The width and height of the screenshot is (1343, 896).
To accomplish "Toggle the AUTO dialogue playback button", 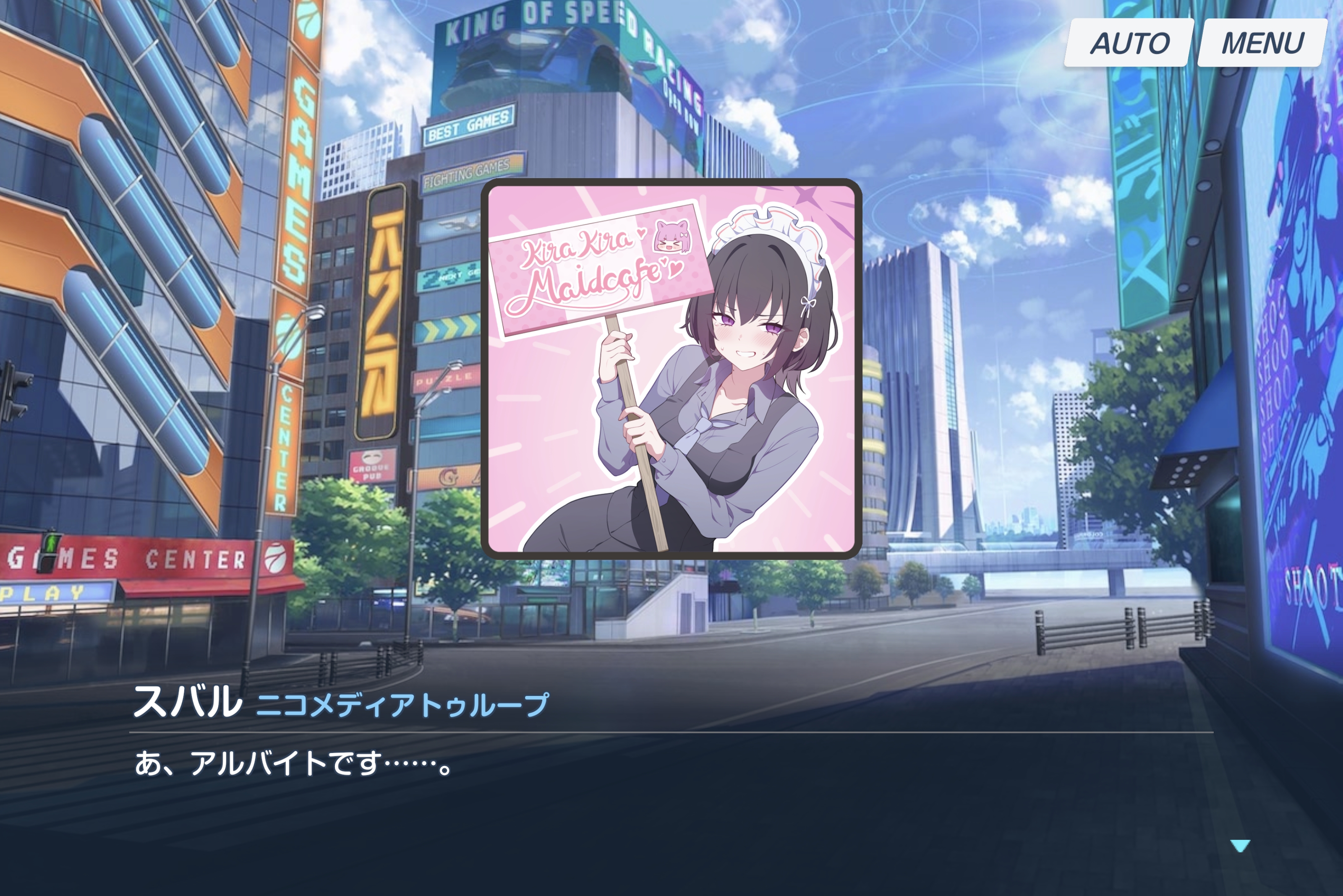I will [1129, 43].
